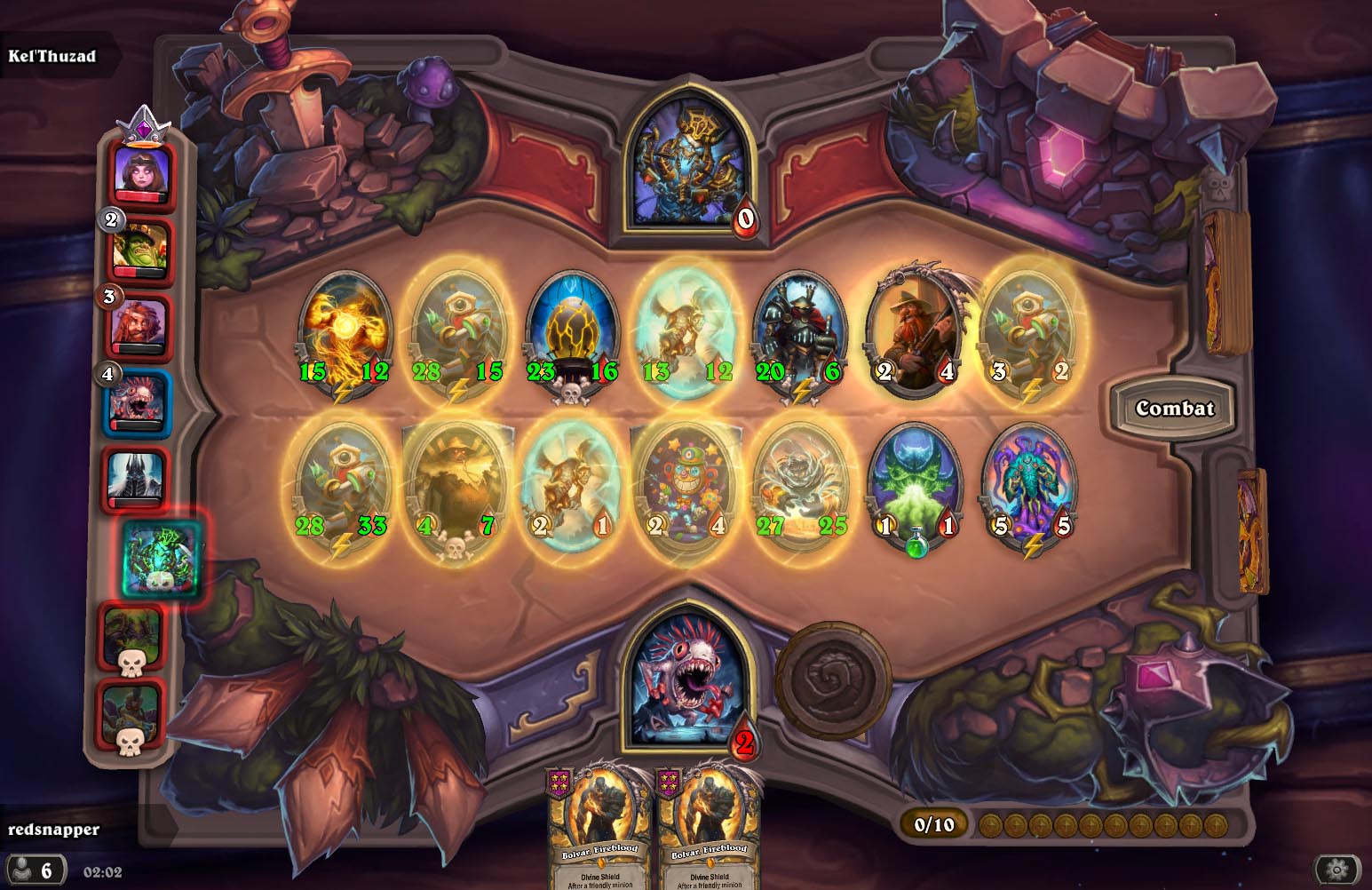Pick your 2/4 clown robot minion
Viewport: 1372px width, 890px height.
[x=686, y=487]
